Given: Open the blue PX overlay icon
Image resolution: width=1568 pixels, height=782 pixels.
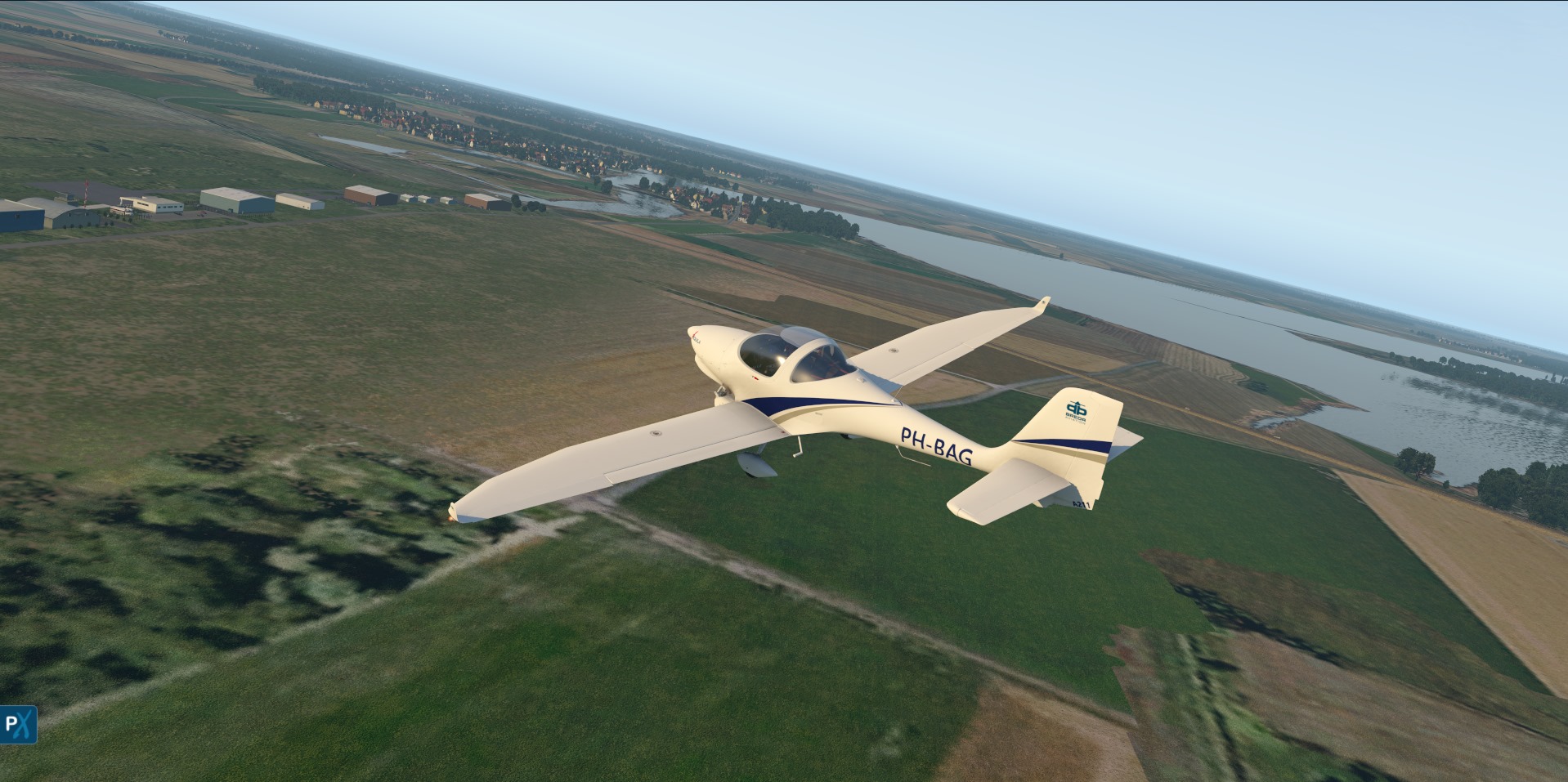Looking at the screenshot, I should click(18, 724).
